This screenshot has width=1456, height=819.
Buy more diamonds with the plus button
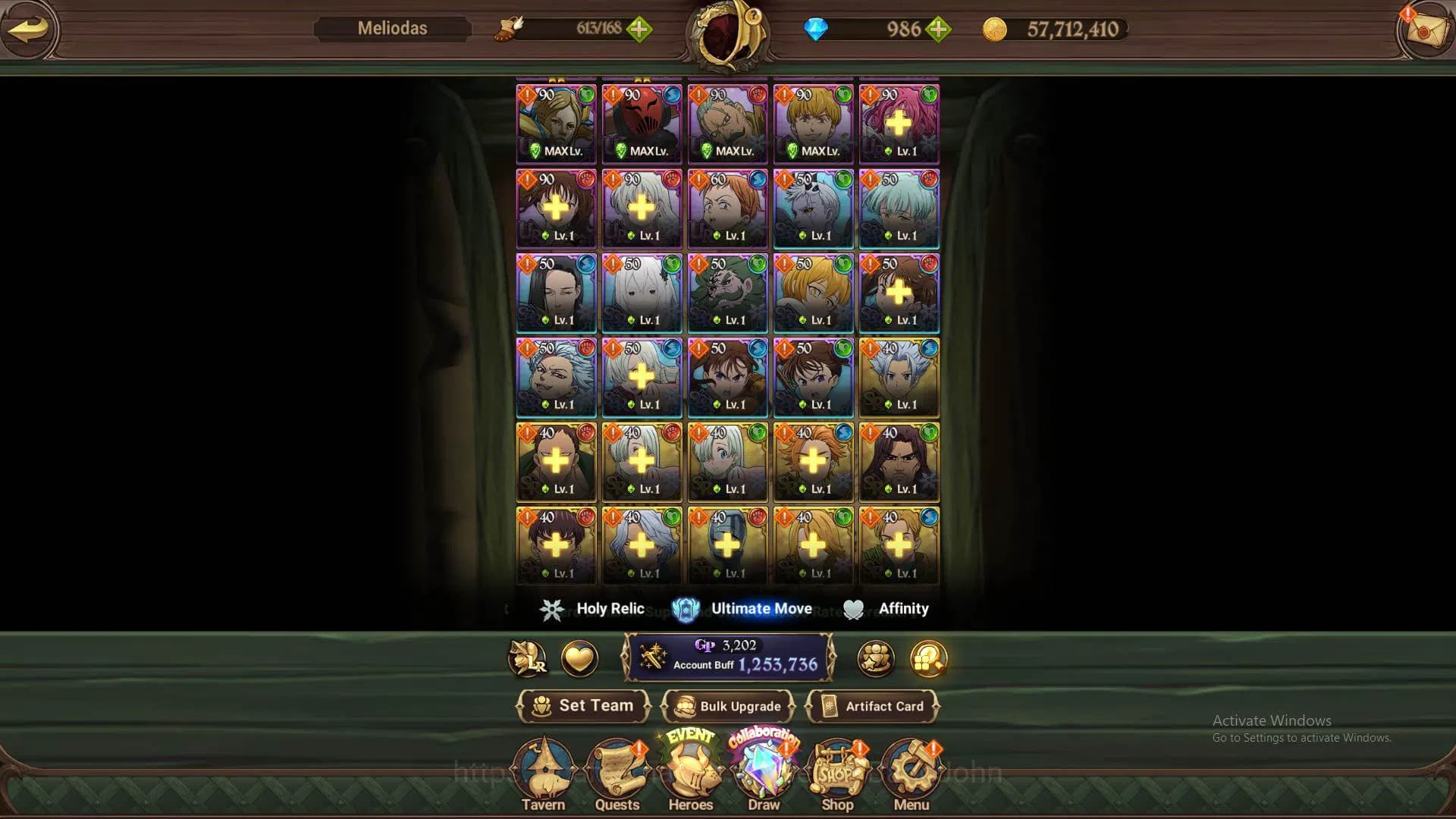(939, 30)
